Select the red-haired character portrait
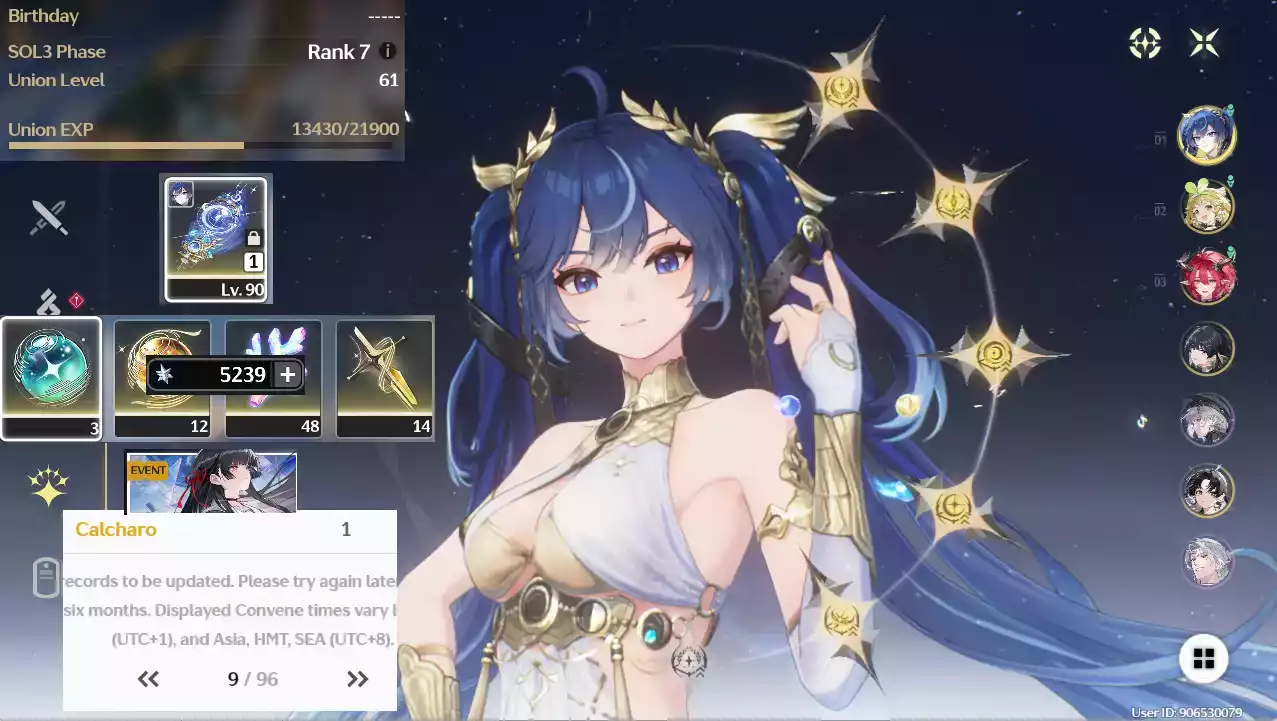Screen dimensions: 1277x721 [1206, 277]
